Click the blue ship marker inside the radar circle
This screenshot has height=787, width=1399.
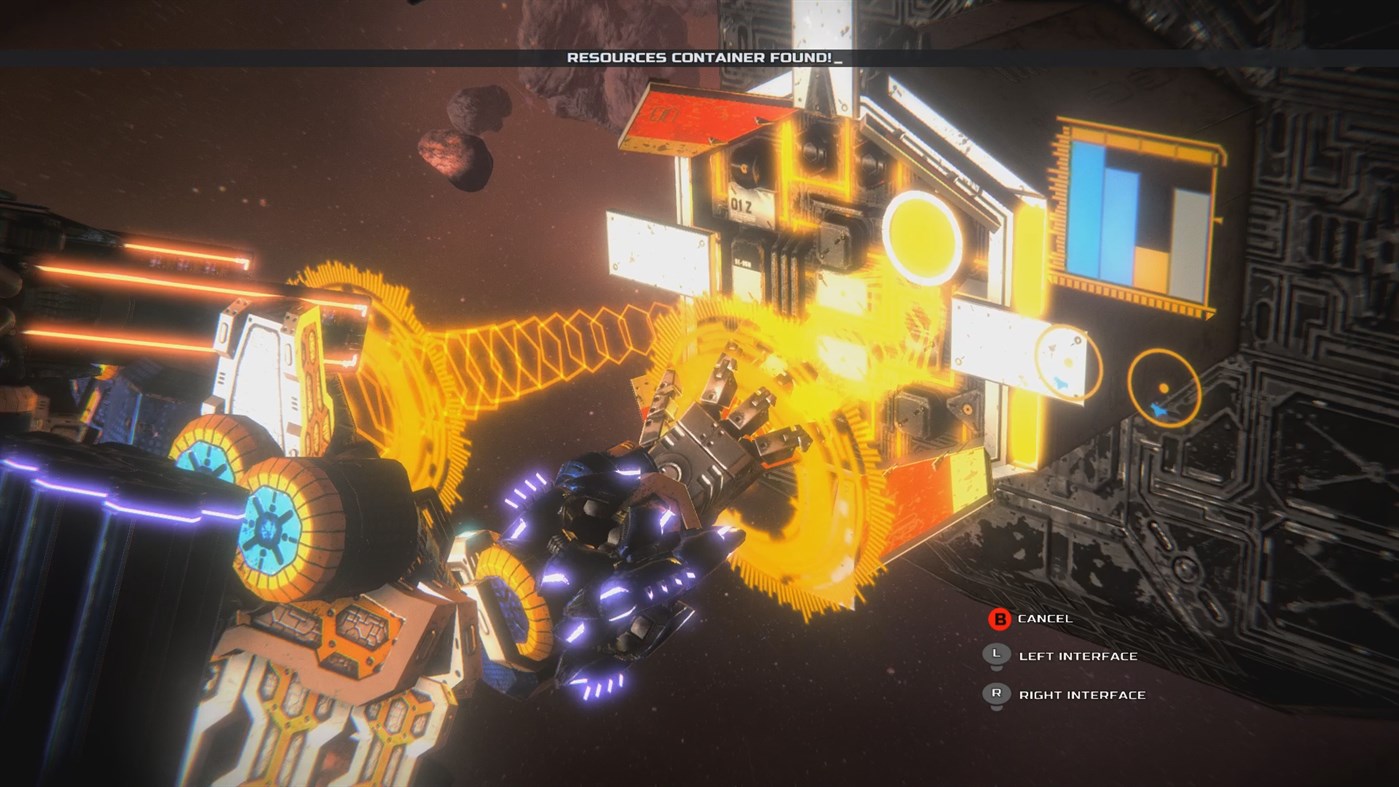click(x=1159, y=409)
